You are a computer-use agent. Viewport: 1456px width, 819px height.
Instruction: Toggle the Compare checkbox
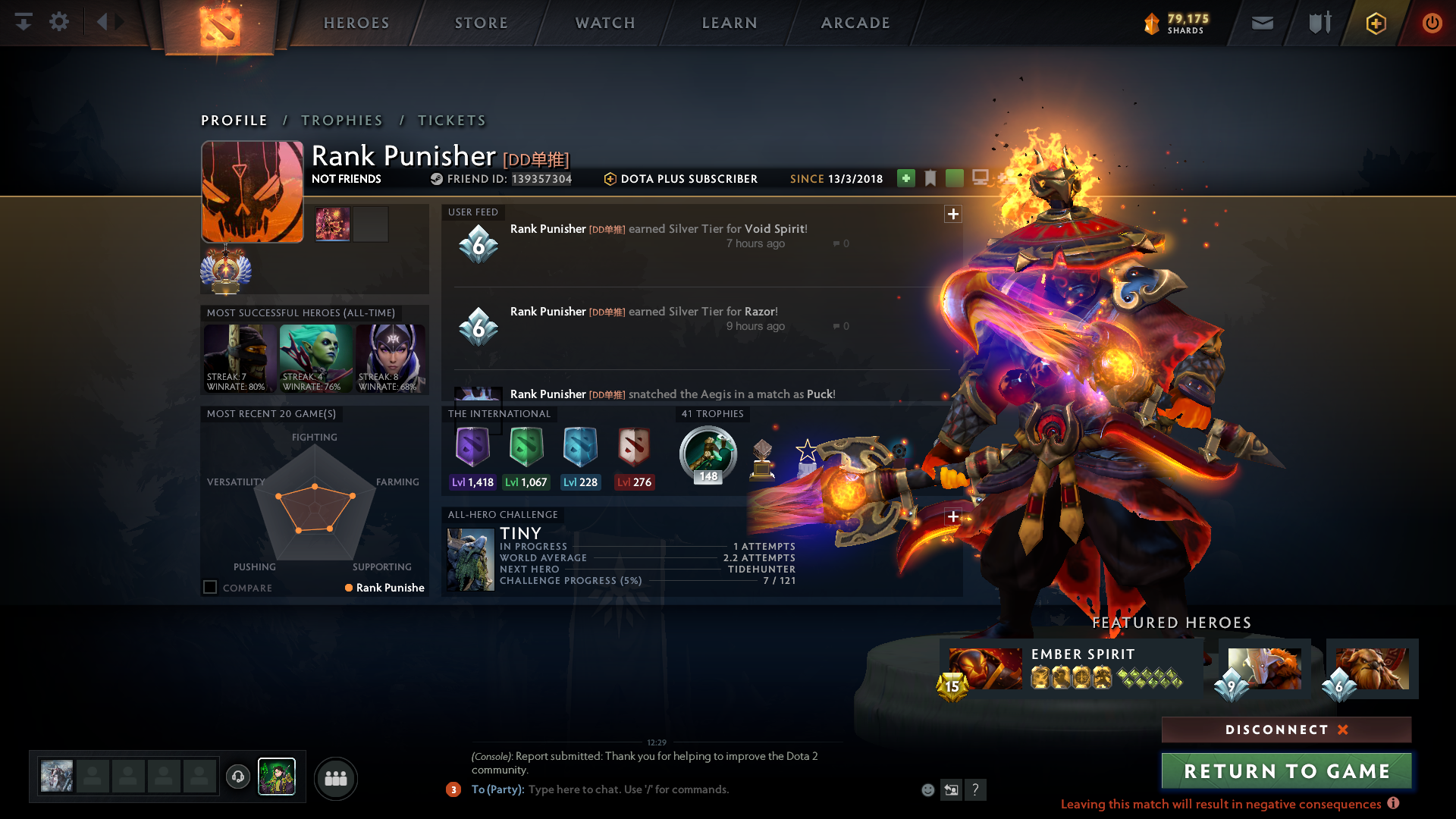point(210,588)
